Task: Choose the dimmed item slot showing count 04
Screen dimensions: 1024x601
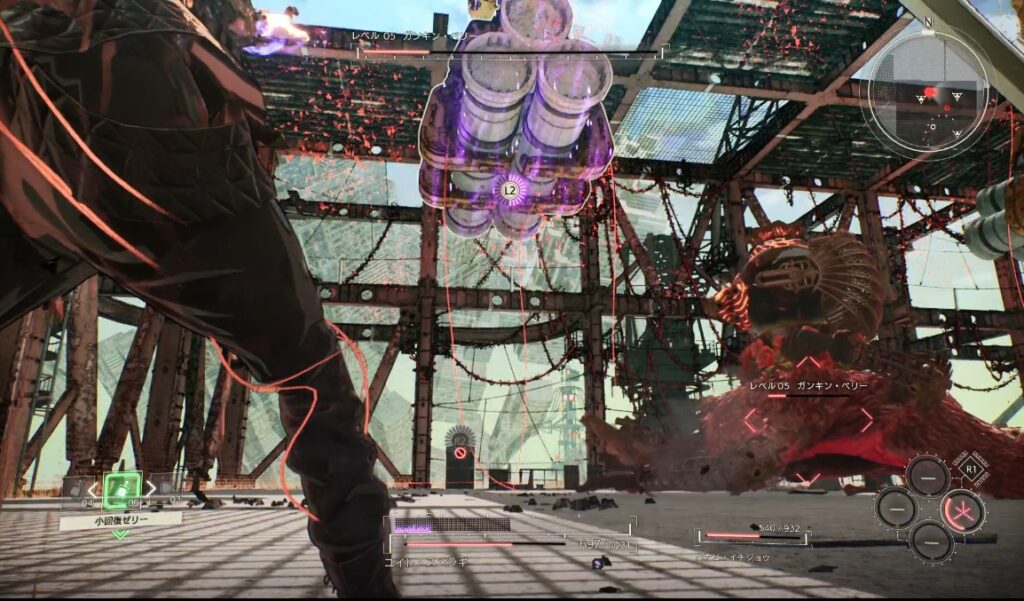Action: pyautogui.click(x=76, y=489)
